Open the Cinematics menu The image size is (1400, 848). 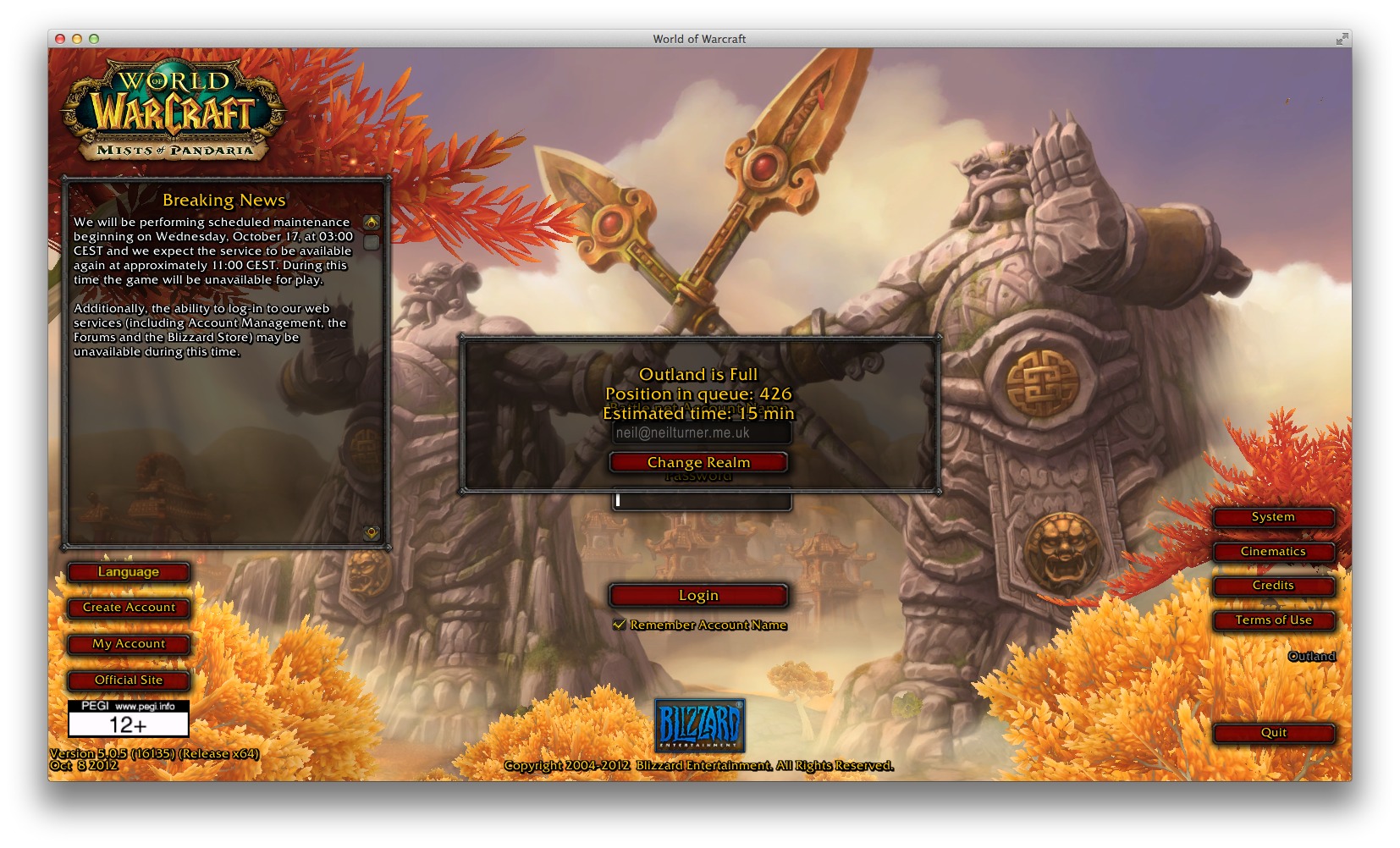(1274, 552)
